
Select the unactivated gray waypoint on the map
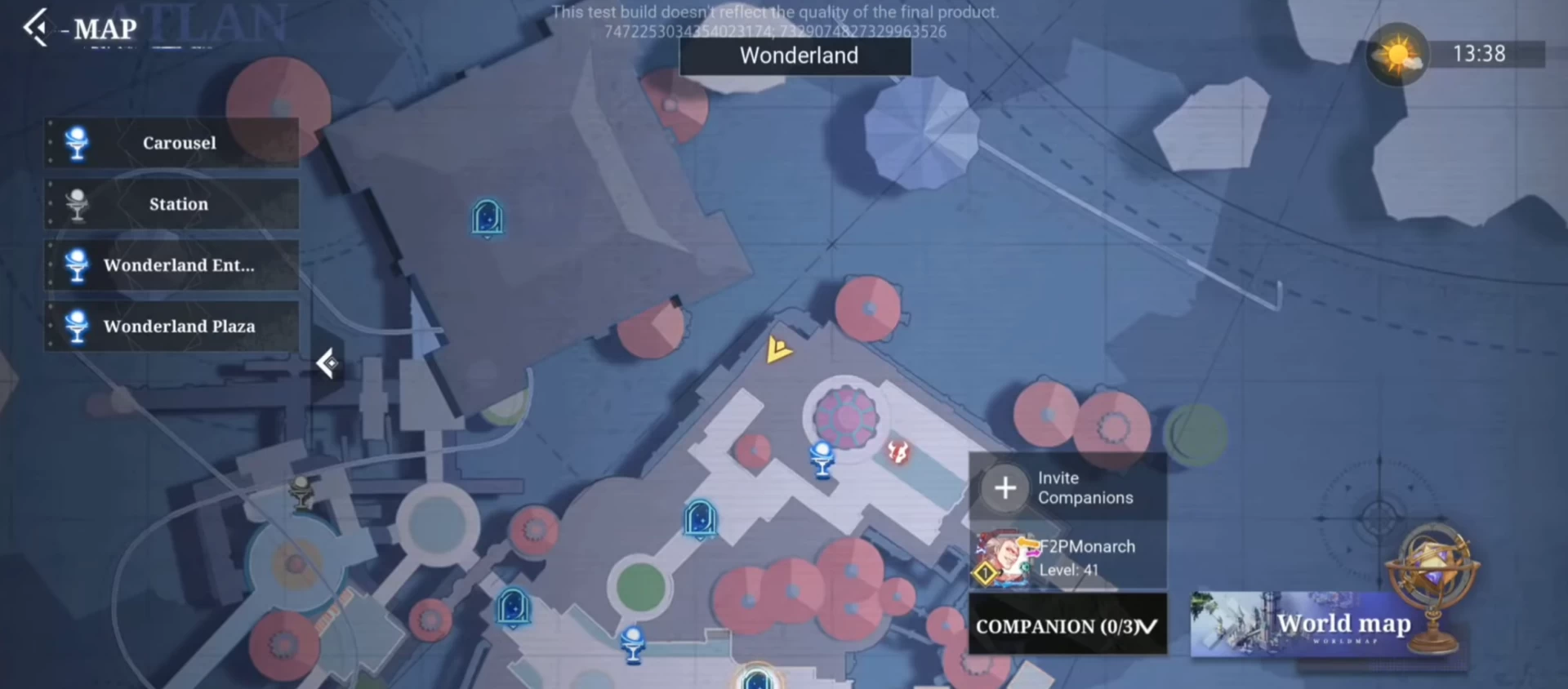click(x=302, y=492)
